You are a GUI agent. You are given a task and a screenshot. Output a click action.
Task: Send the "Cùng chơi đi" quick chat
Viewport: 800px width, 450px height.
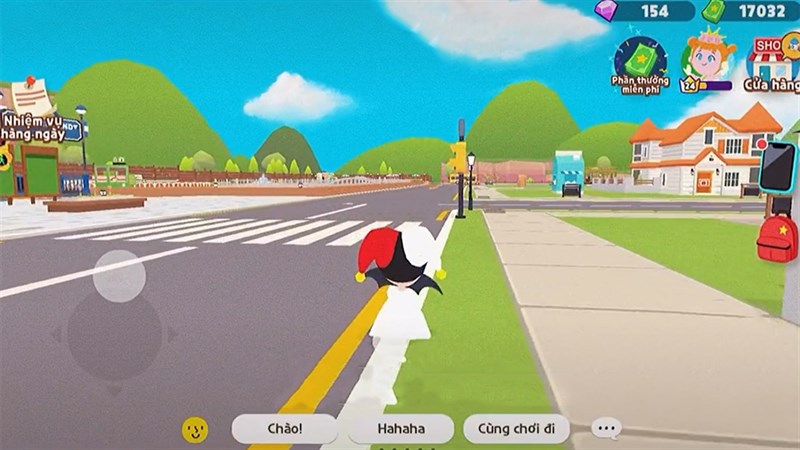coord(516,429)
